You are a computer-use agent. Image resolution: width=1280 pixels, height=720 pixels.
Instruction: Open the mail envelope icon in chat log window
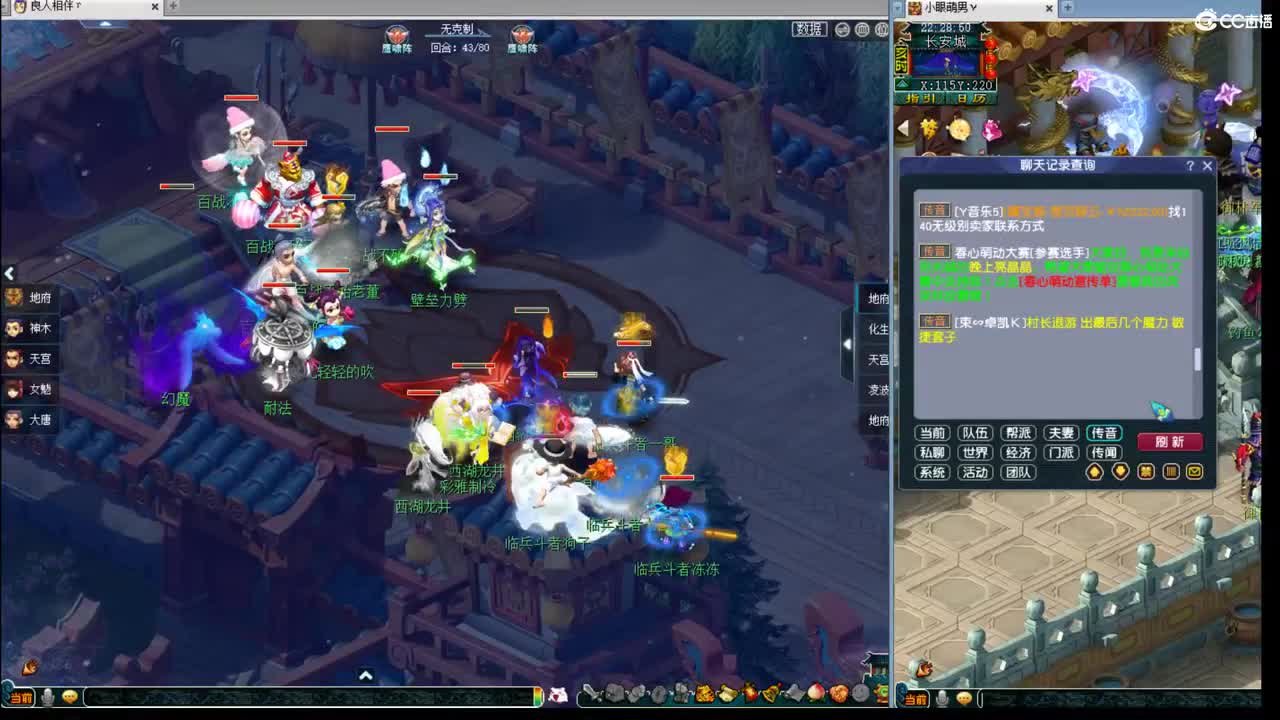pyautogui.click(x=1194, y=472)
